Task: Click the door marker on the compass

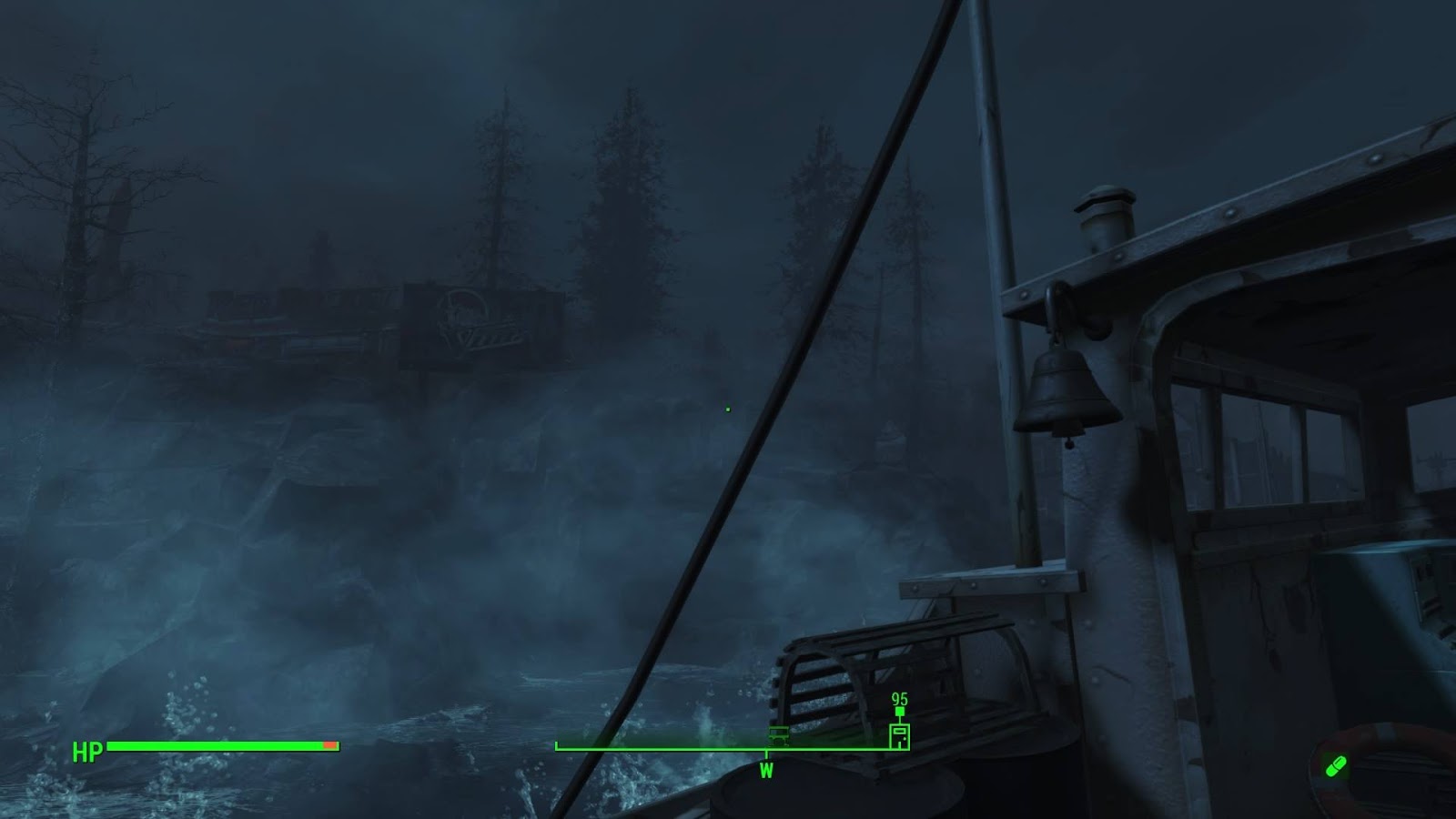Action: click(x=899, y=735)
